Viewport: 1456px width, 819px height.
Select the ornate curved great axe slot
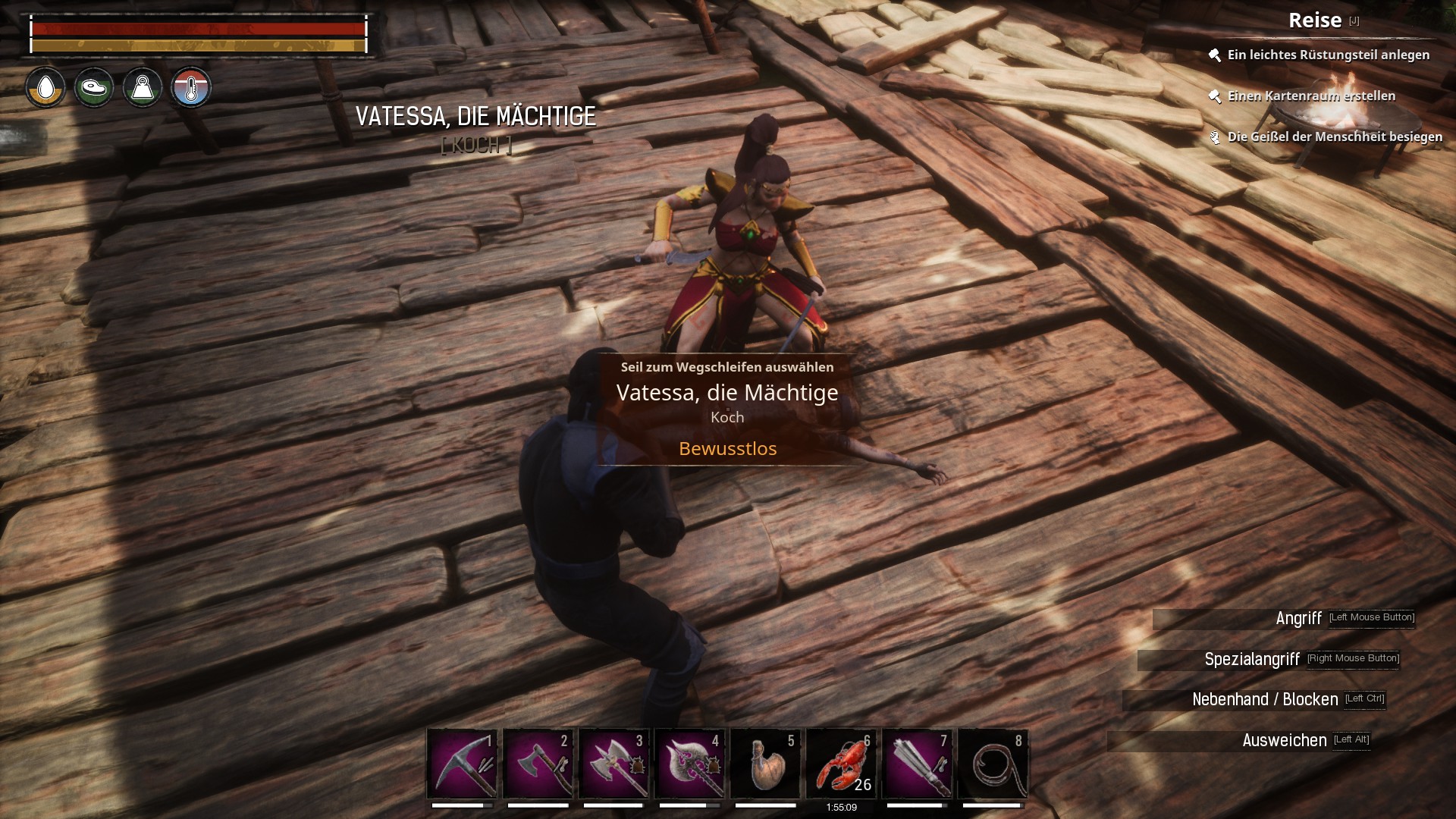(x=689, y=764)
